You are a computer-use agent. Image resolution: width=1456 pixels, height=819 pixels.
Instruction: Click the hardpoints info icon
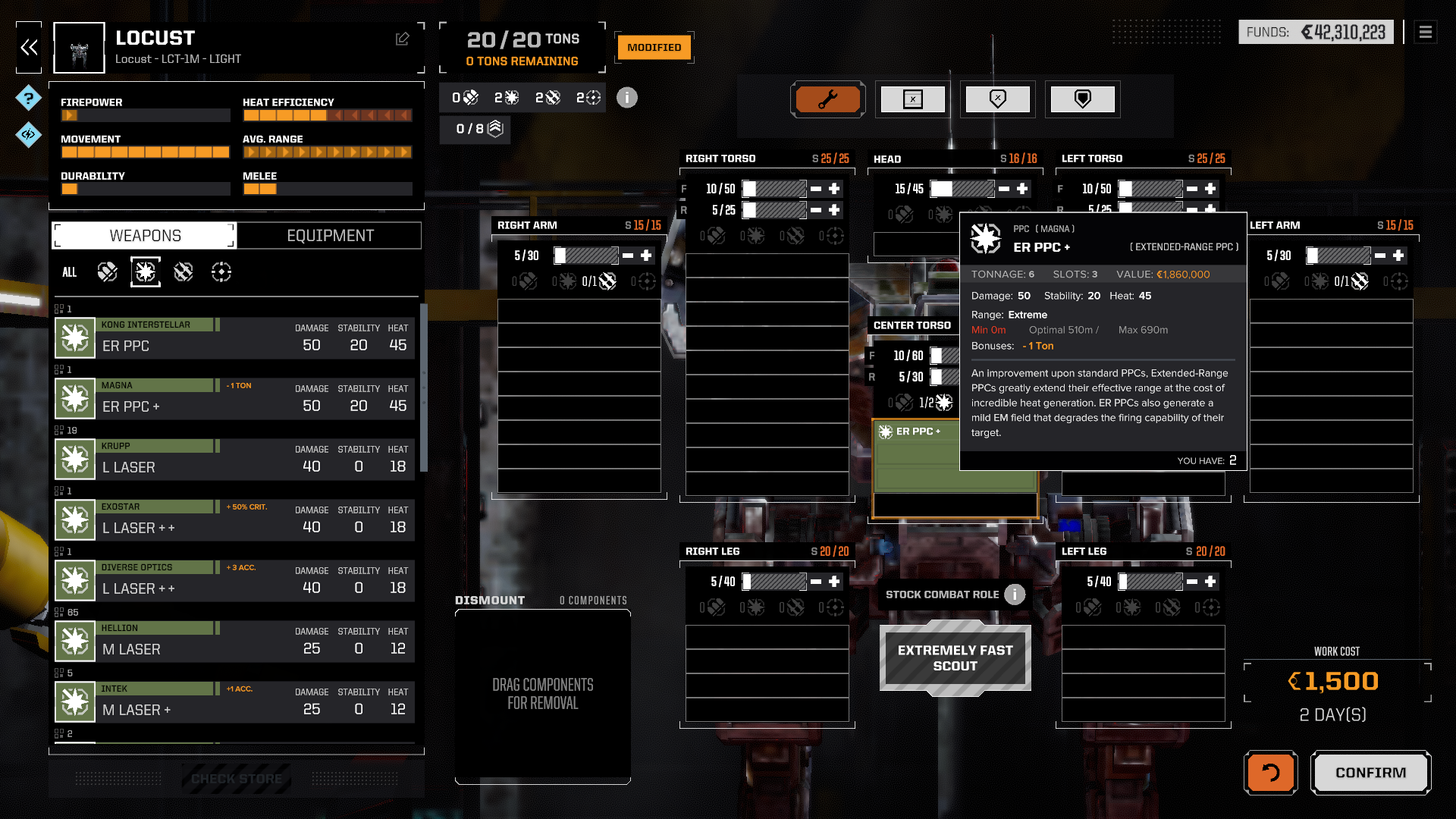tap(626, 98)
